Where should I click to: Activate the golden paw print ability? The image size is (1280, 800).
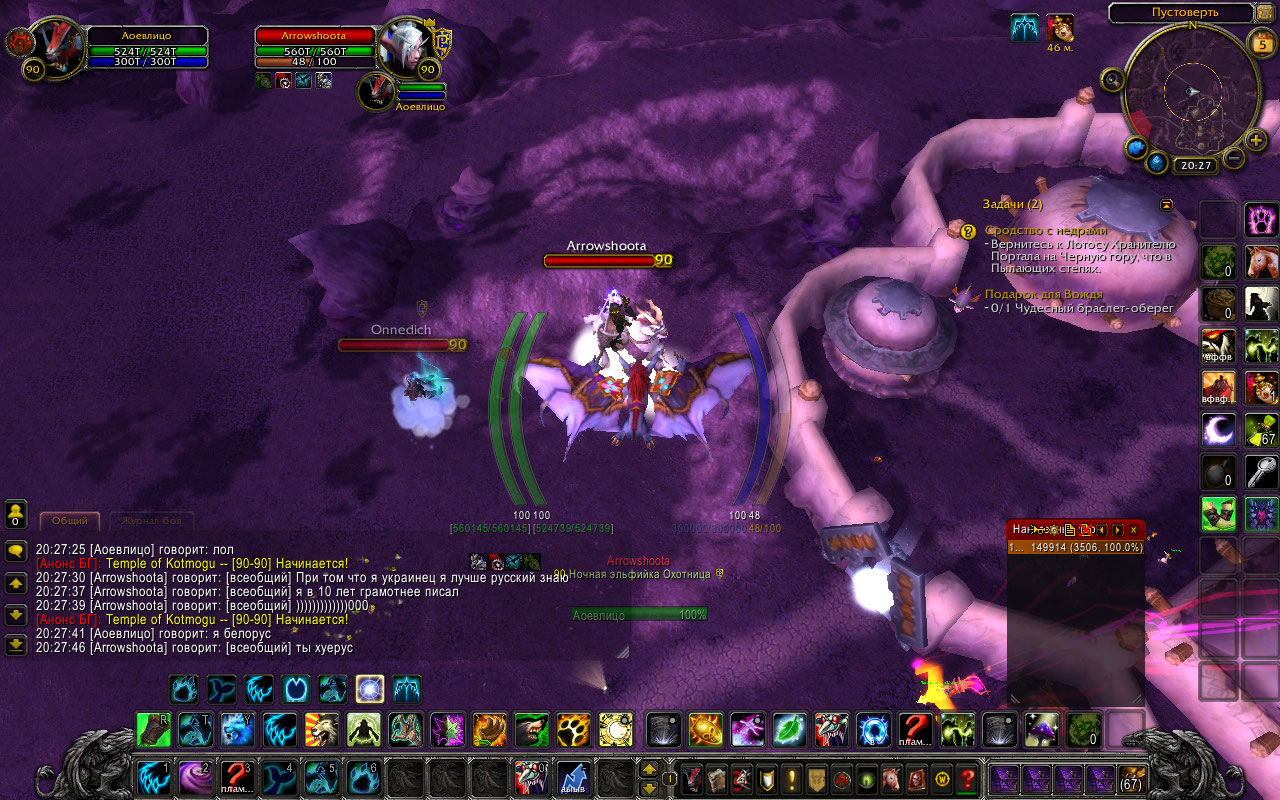(573, 730)
